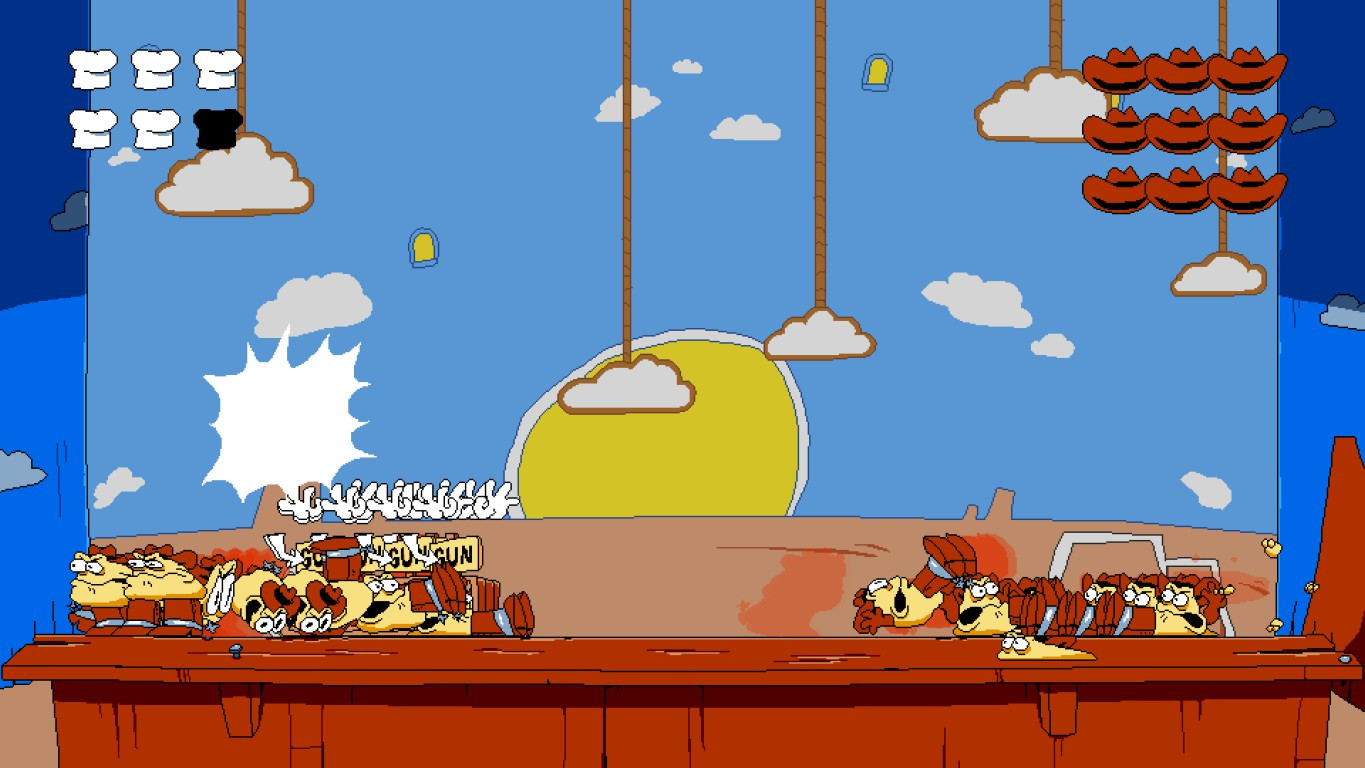Click the small bolt on the wooden counter
The height and width of the screenshot is (768, 1365).
pos(237,650)
